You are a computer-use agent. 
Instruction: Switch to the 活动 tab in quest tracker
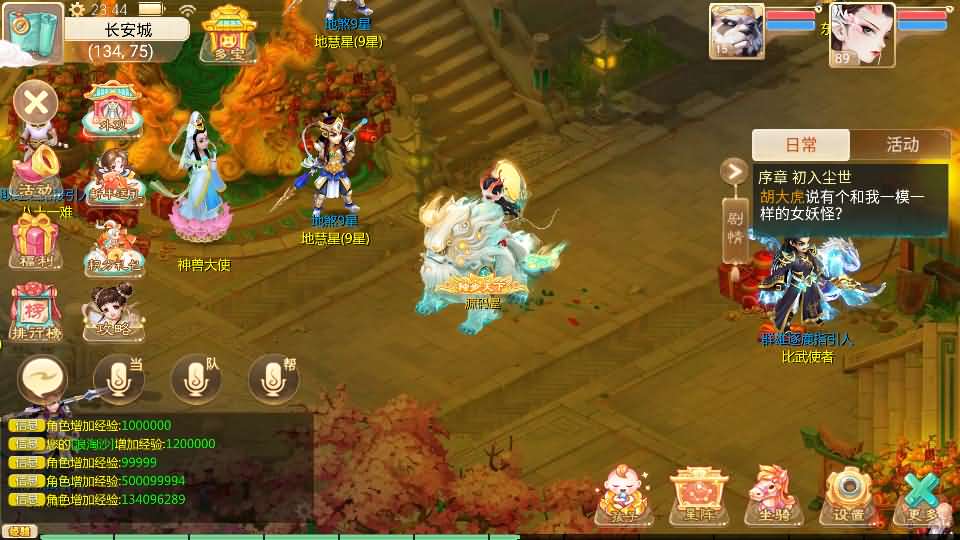pos(902,145)
